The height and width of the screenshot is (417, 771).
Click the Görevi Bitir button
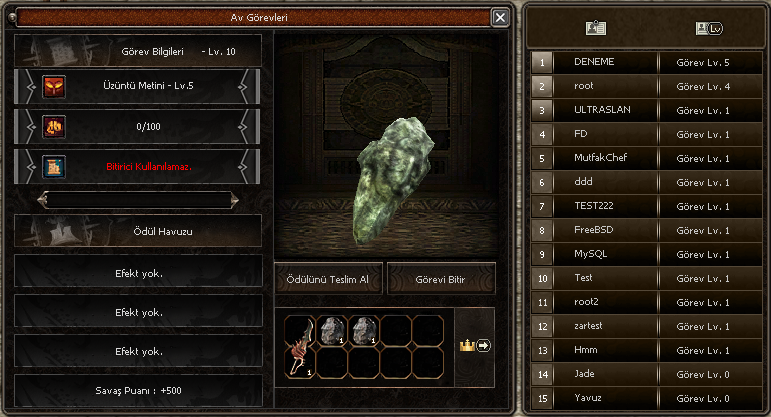[x=441, y=279]
